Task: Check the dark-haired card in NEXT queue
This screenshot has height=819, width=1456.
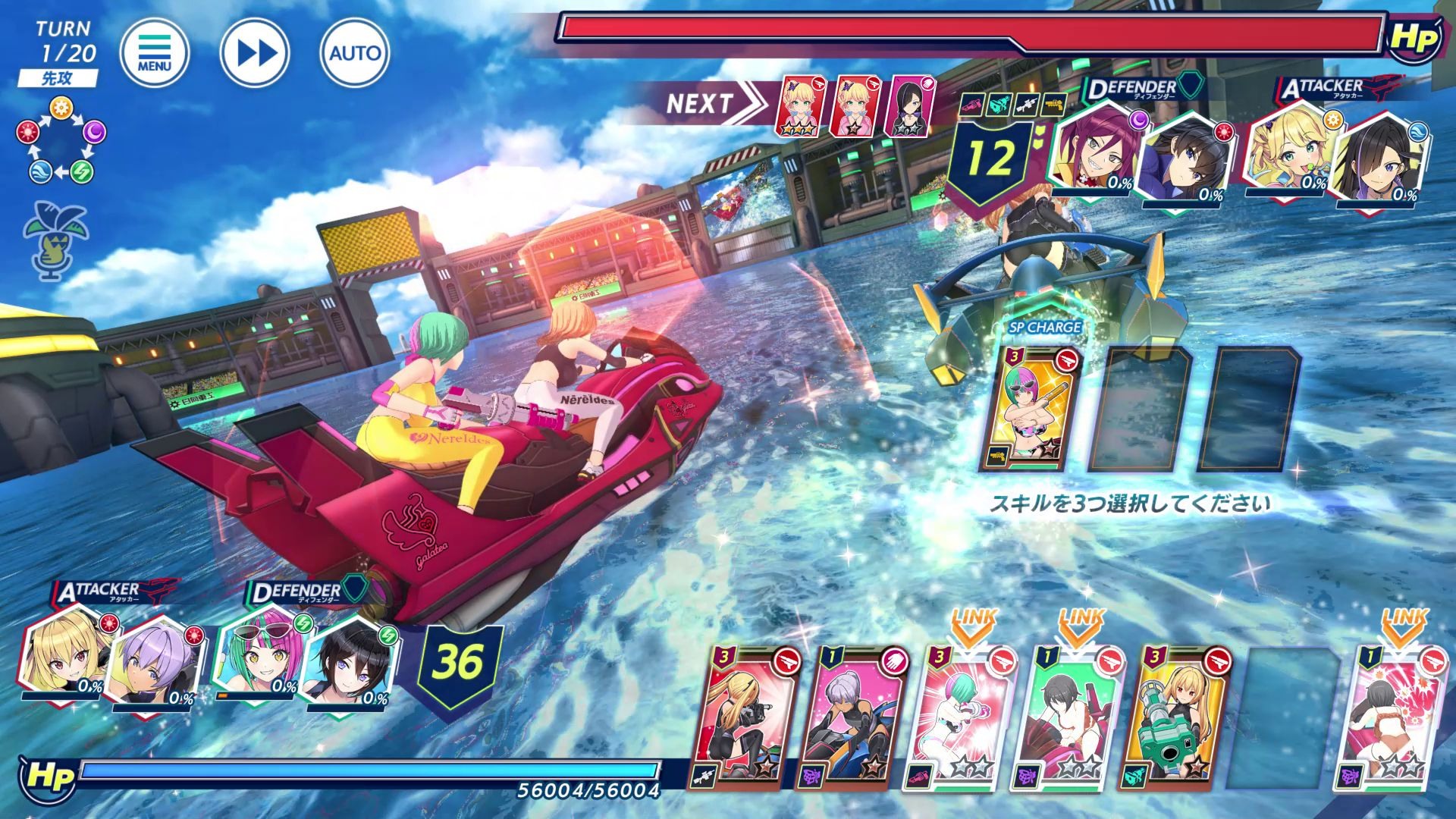Action: point(911,106)
